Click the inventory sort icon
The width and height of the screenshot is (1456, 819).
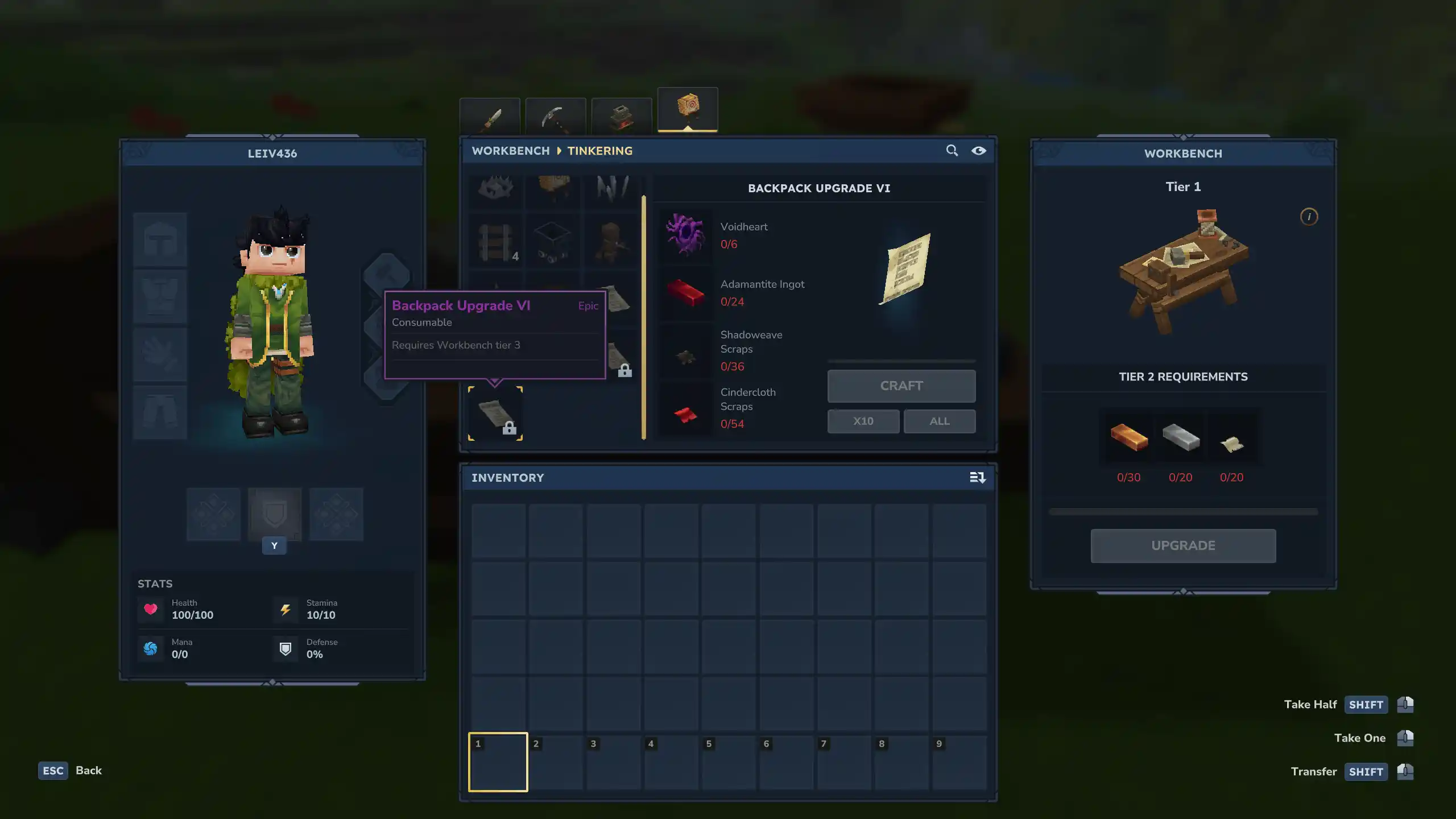pyautogui.click(x=977, y=478)
